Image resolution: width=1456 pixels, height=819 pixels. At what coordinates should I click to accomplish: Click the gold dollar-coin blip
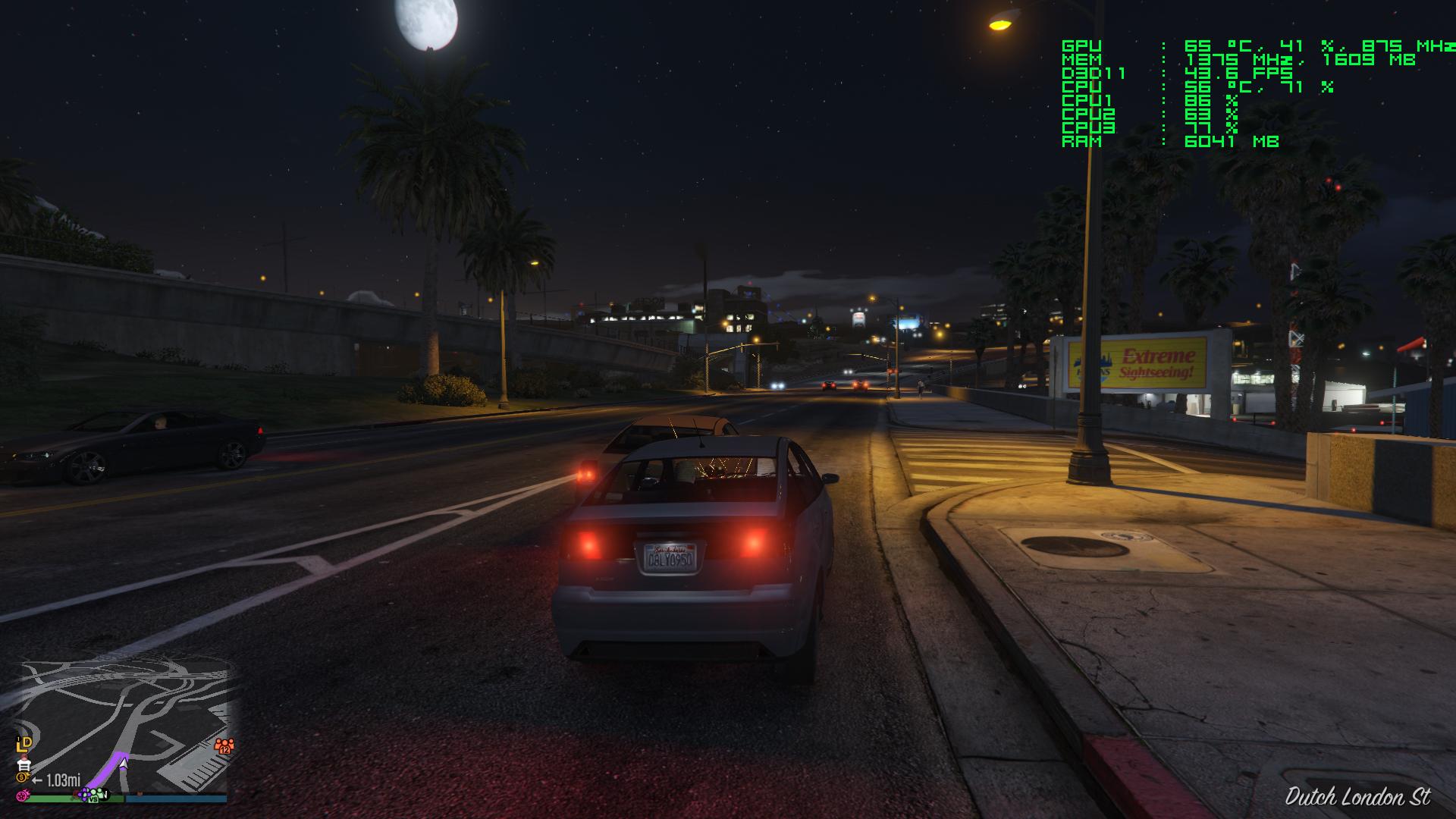(22, 778)
